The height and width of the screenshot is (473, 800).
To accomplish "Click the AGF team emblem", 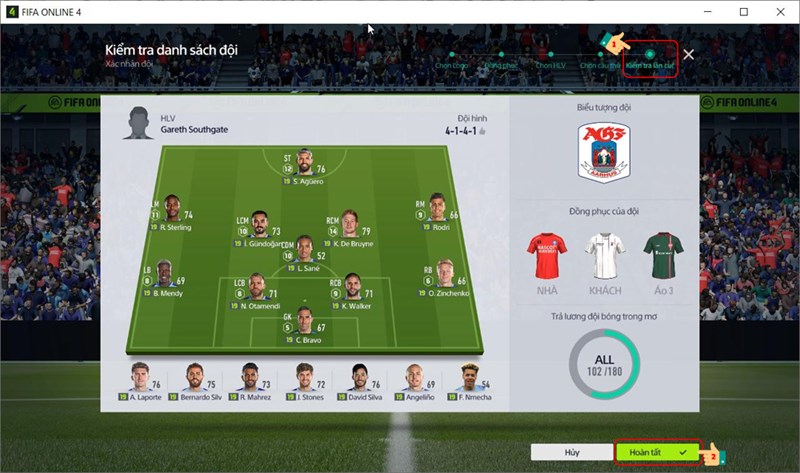I will pos(604,154).
